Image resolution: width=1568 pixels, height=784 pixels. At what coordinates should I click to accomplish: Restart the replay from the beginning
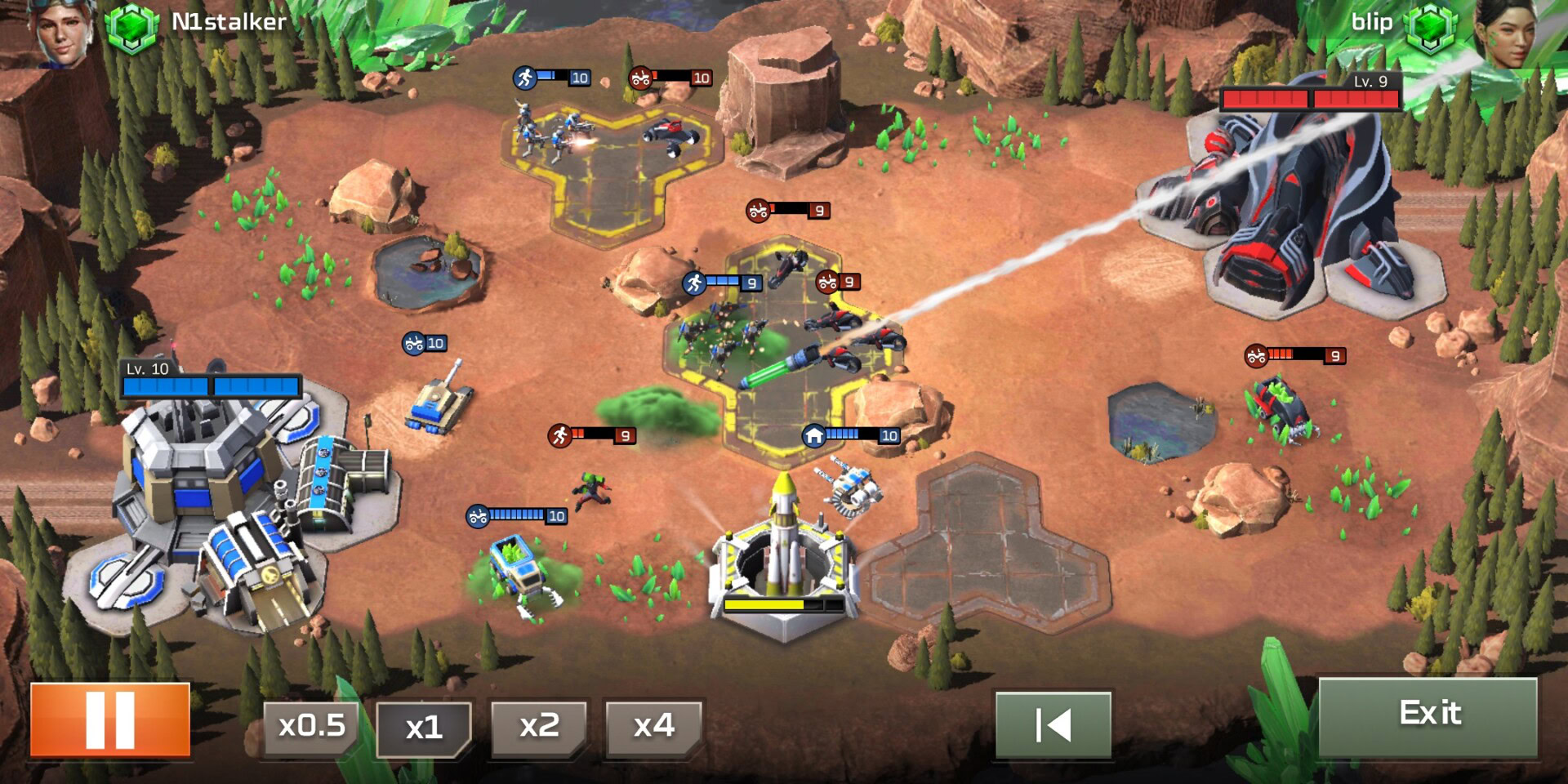(1053, 724)
